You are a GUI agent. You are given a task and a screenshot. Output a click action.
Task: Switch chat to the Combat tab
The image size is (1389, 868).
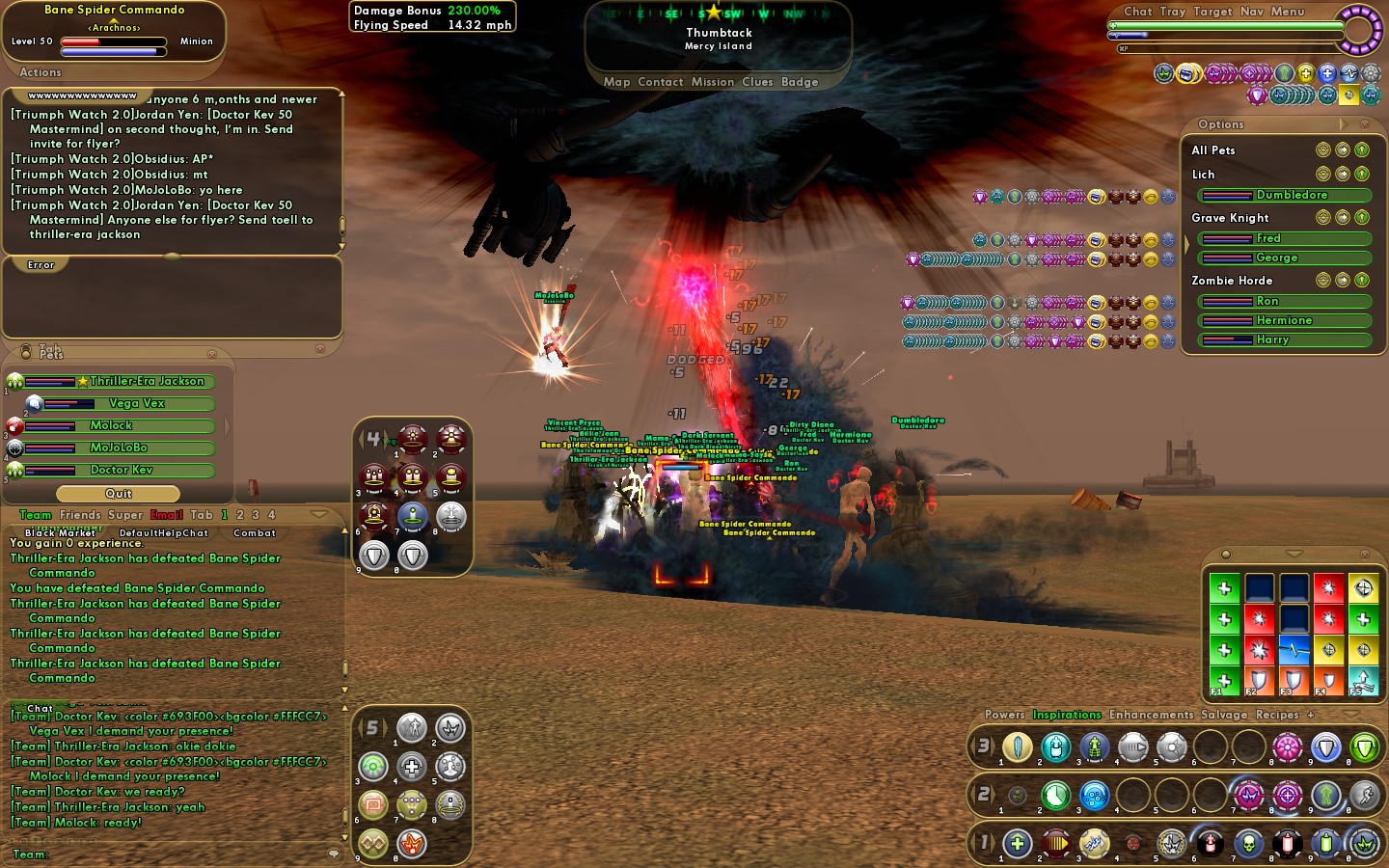[255, 532]
